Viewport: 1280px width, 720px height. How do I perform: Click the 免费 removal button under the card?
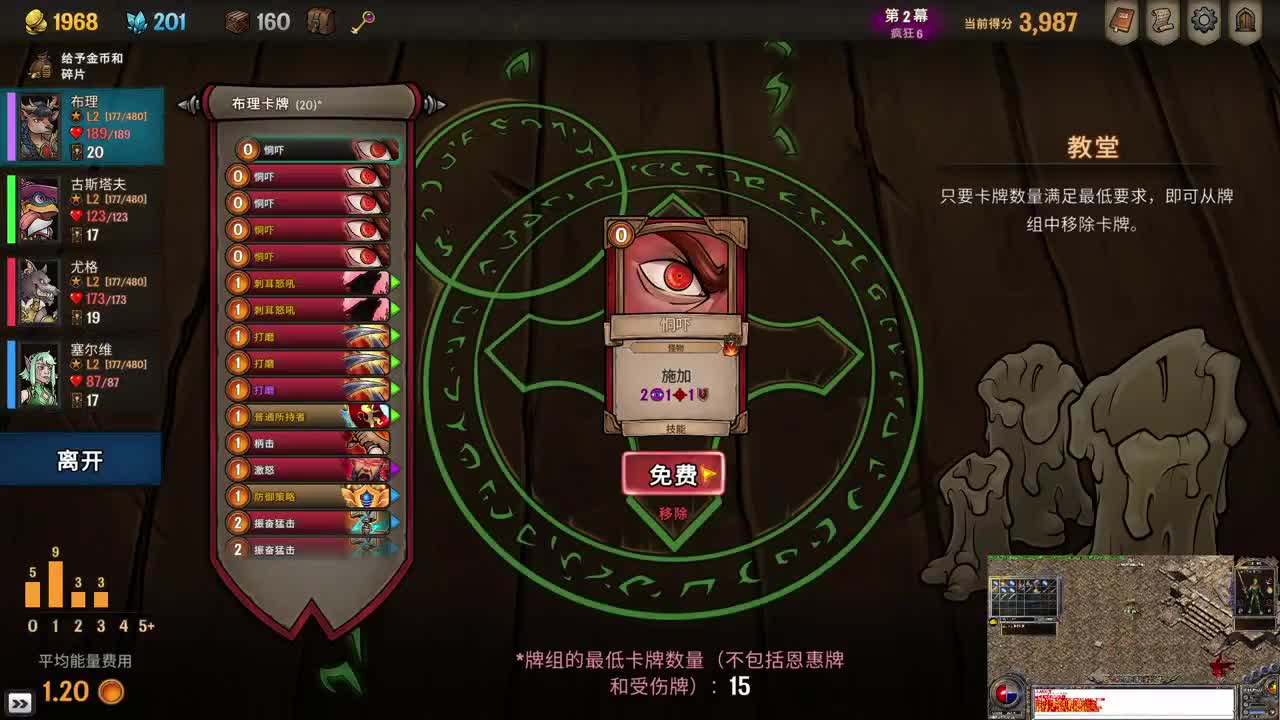[674, 474]
